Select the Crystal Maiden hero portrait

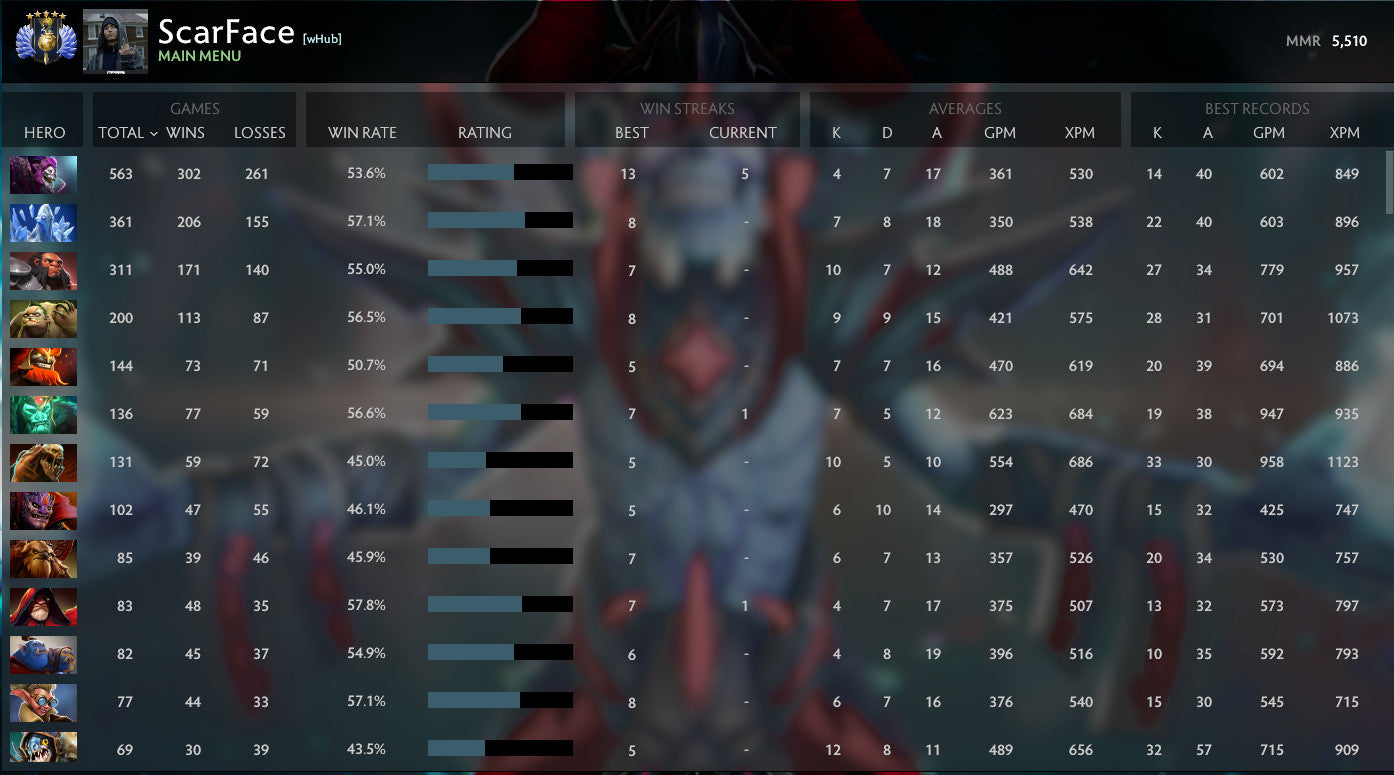click(43, 222)
